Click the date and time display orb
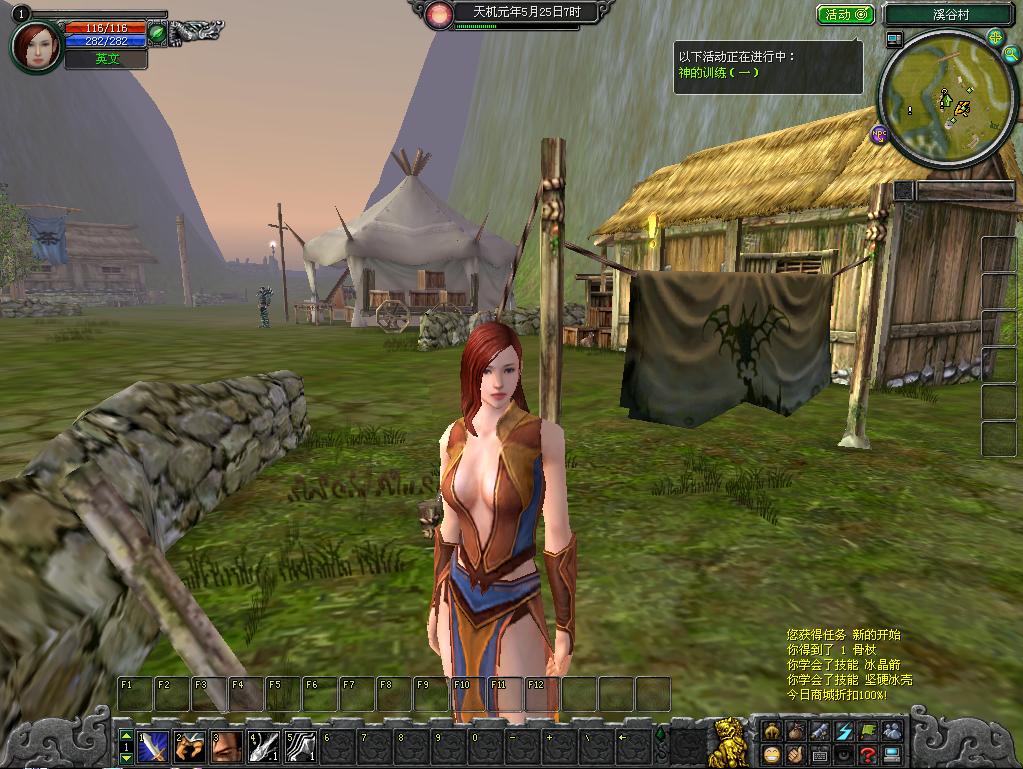The width and height of the screenshot is (1023, 769). click(x=438, y=14)
